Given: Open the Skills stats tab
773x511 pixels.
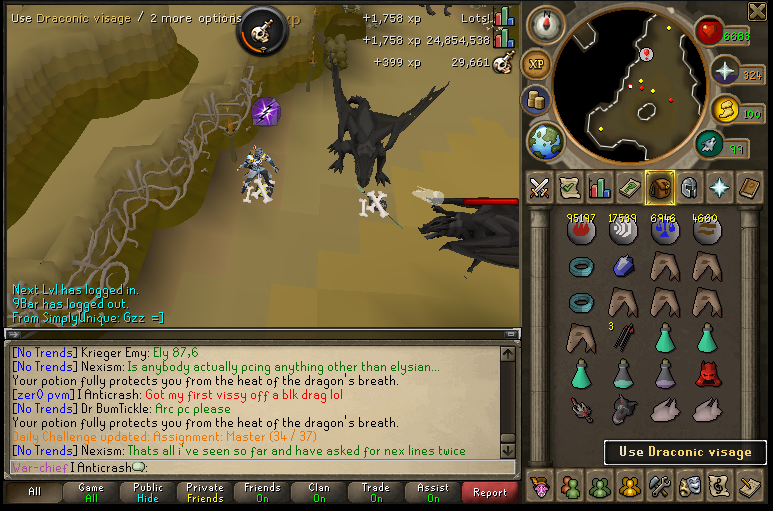Looking at the screenshot, I should [599, 187].
